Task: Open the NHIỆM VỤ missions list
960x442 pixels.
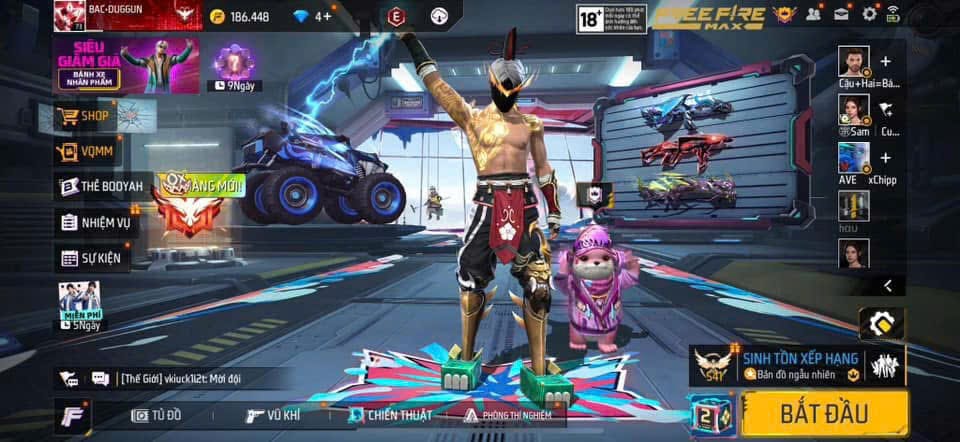Action: coord(96,222)
